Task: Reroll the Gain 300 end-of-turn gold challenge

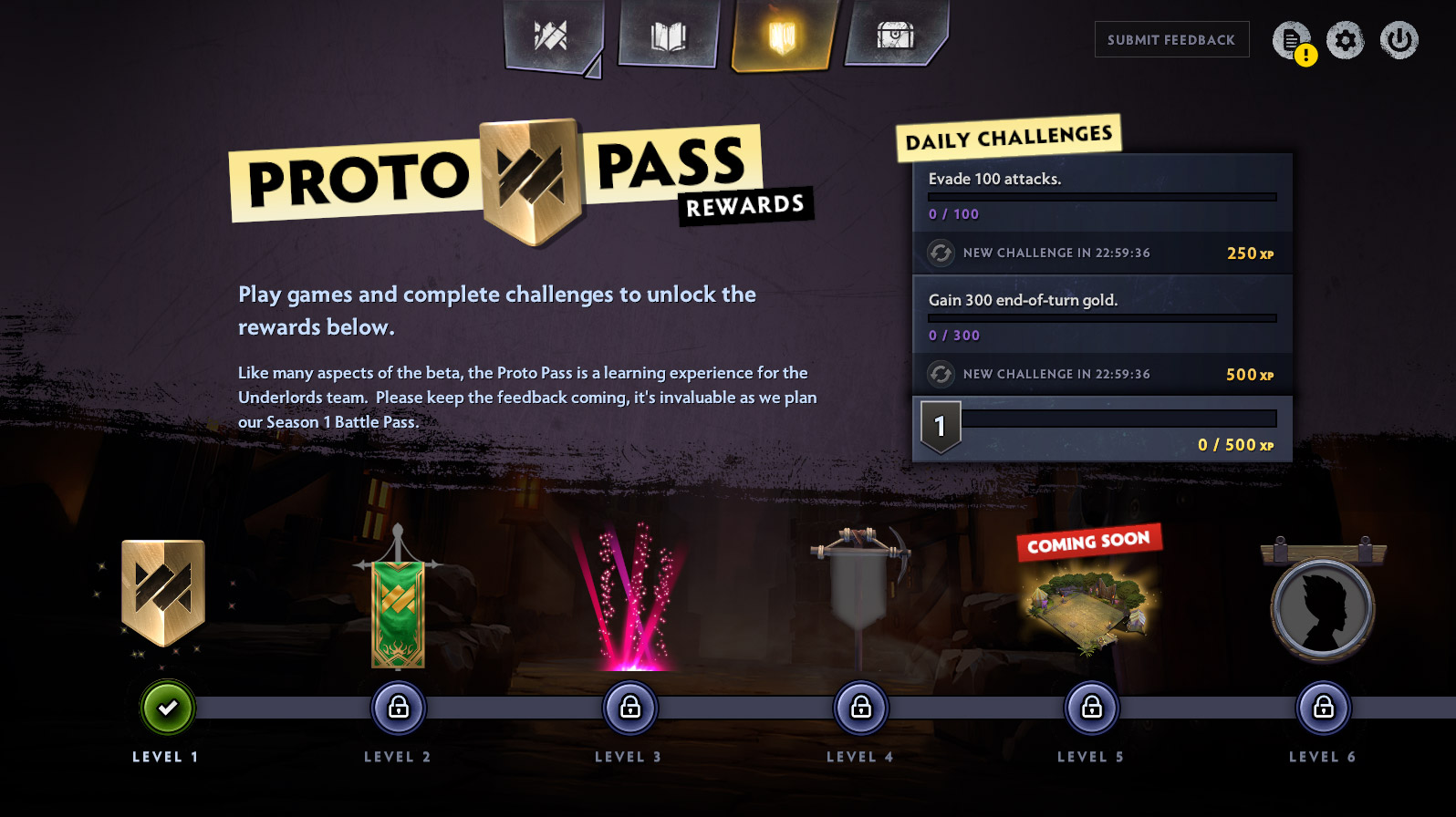Action: [x=941, y=374]
